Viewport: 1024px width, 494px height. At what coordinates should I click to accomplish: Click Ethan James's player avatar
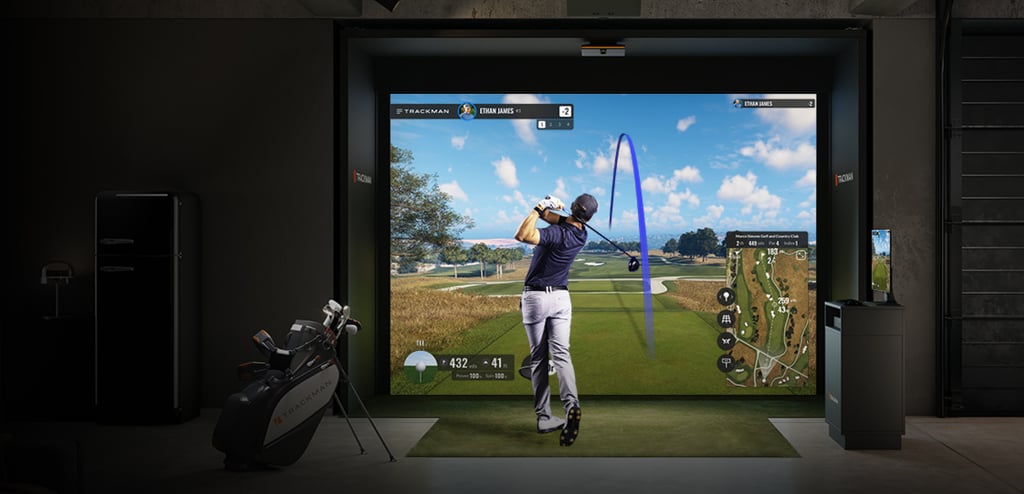point(466,111)
